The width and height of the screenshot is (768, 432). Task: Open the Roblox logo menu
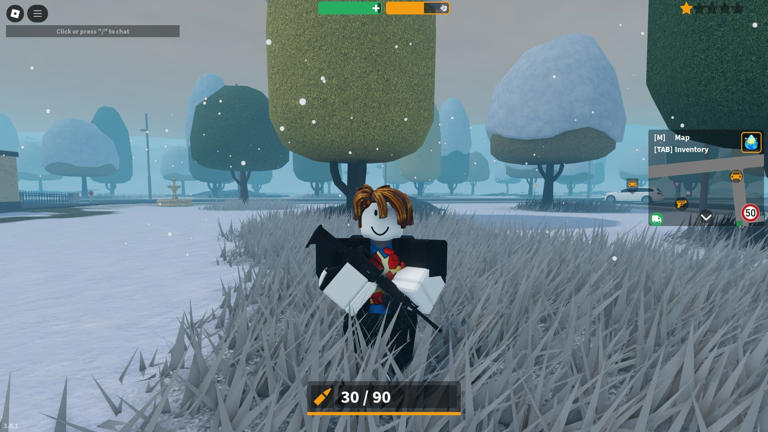15,13
